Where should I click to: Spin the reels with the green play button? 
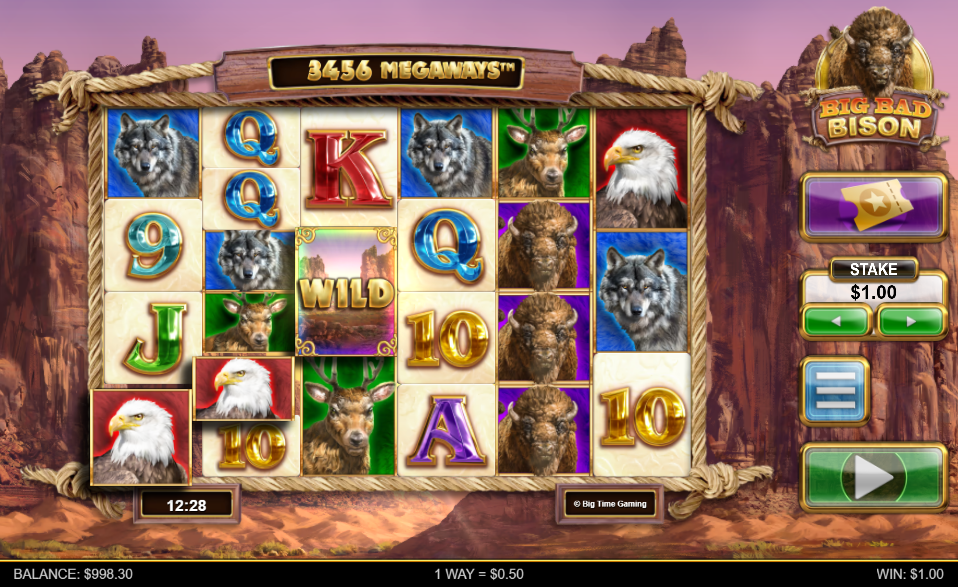[873, 478]
